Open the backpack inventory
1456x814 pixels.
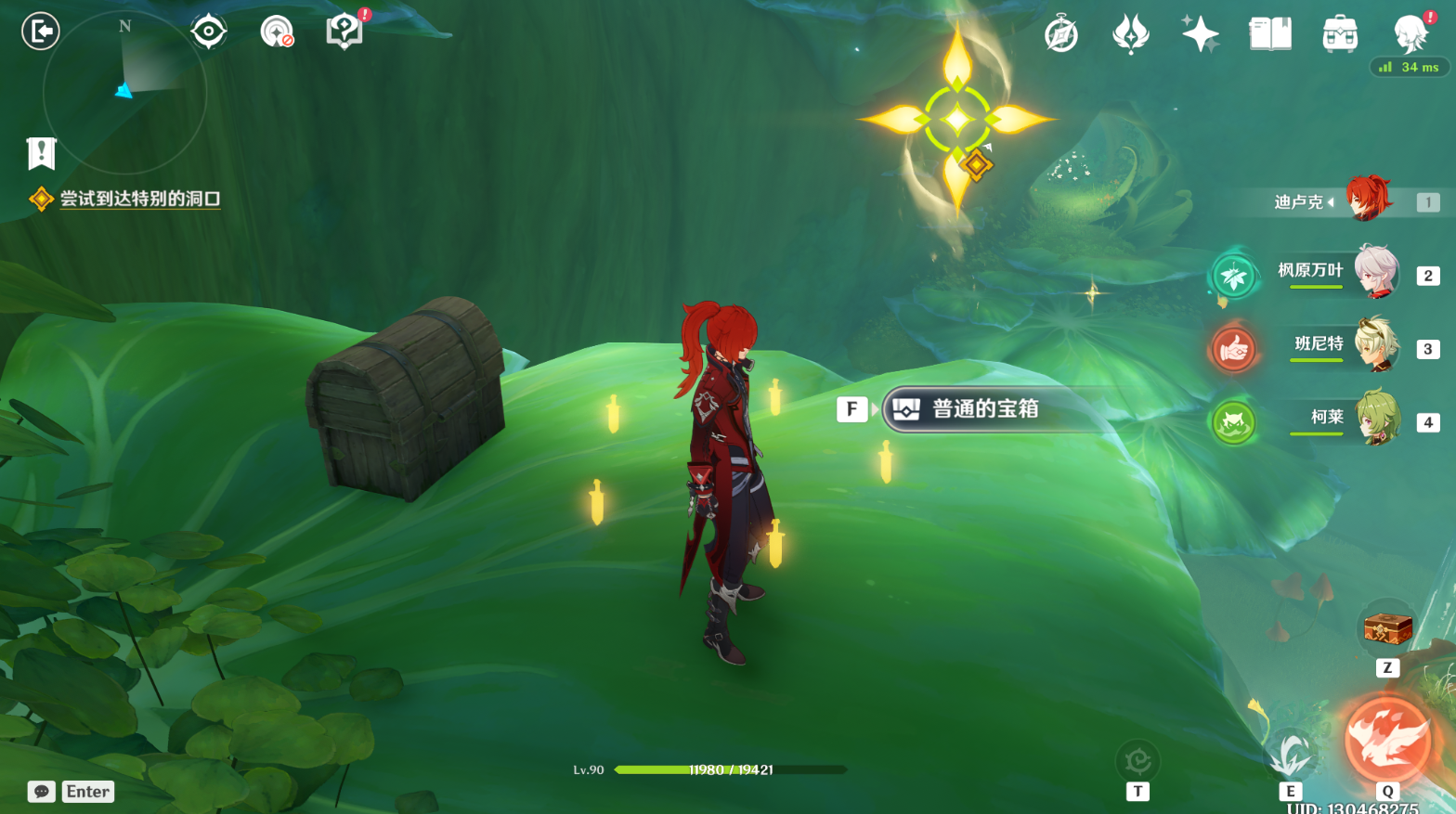1340,34
